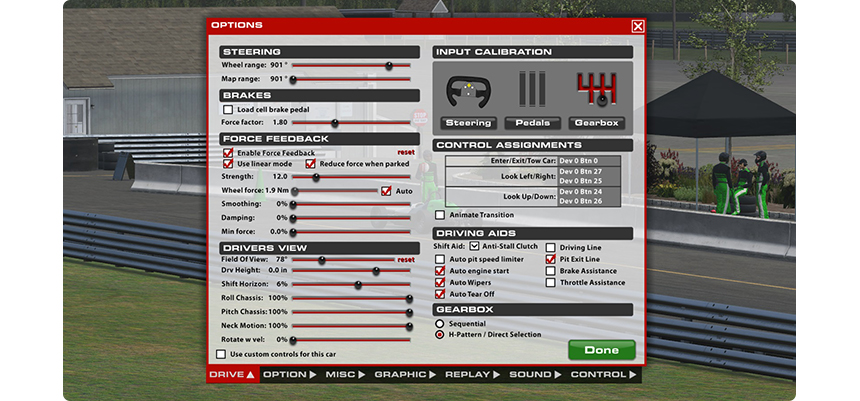Open Gearbox calibration
The image size is (860, 401).
(x=597, y=122)
